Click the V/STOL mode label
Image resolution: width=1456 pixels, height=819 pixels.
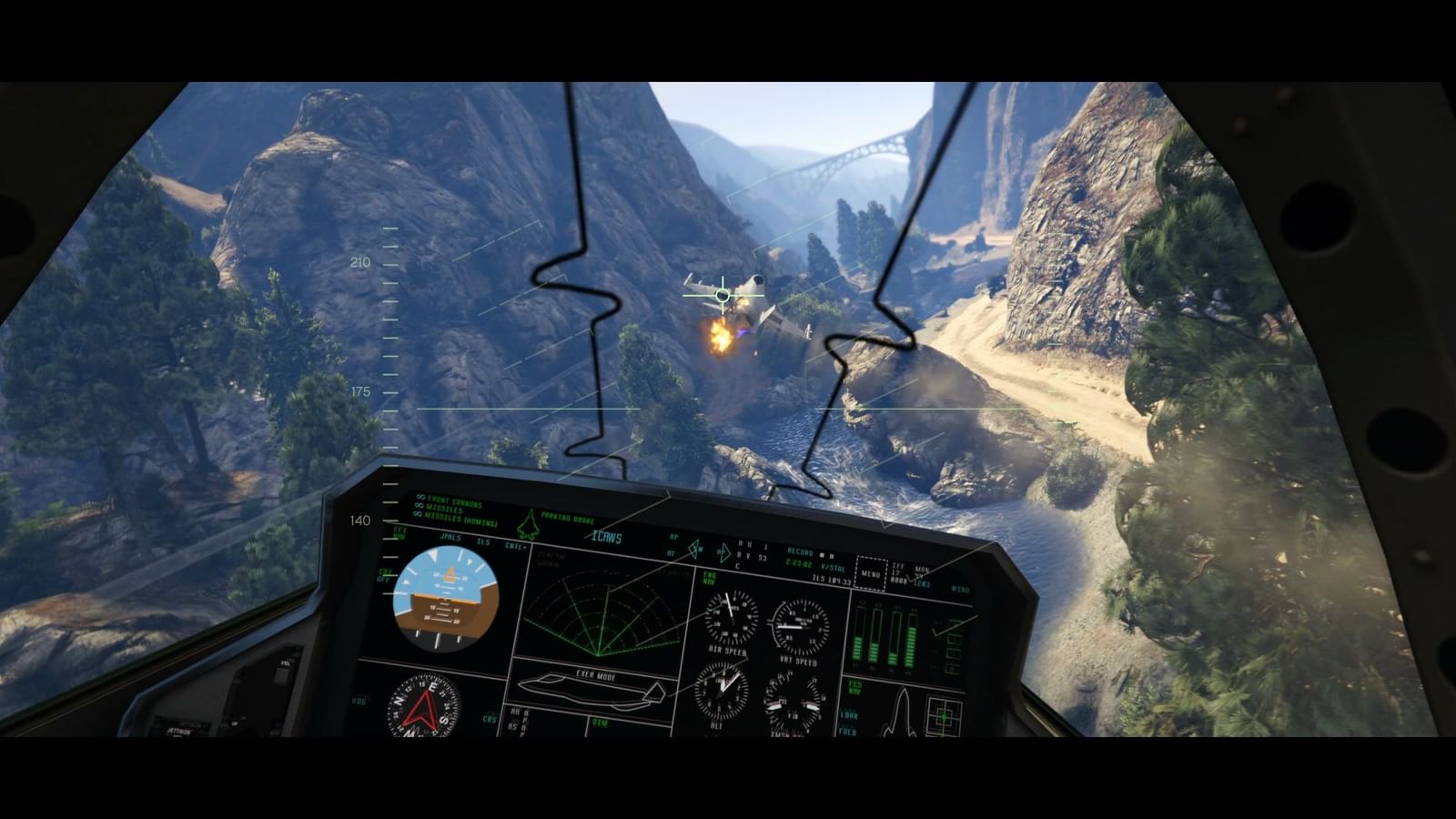tap(832, 567)
